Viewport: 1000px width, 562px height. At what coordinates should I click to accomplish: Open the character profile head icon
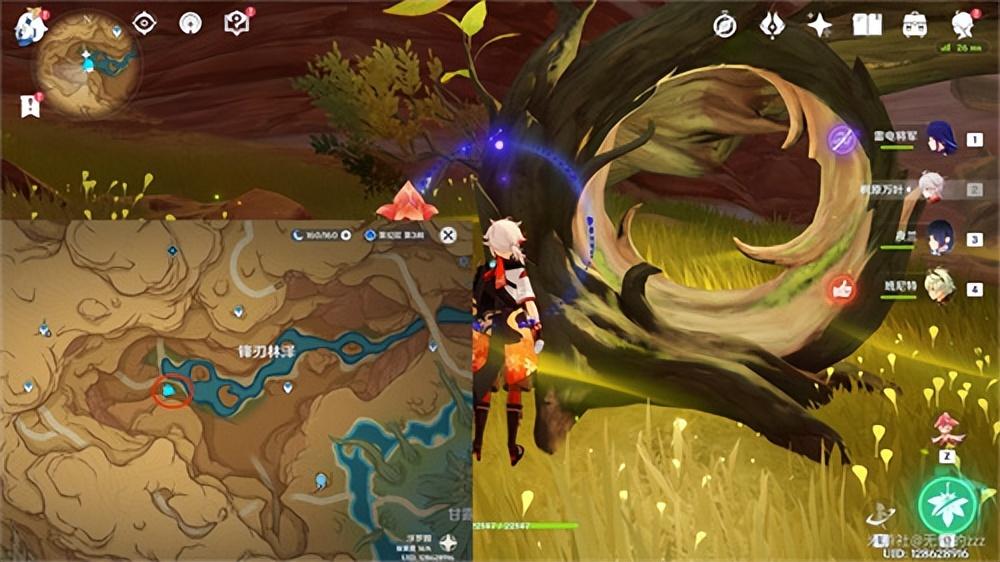962,25
